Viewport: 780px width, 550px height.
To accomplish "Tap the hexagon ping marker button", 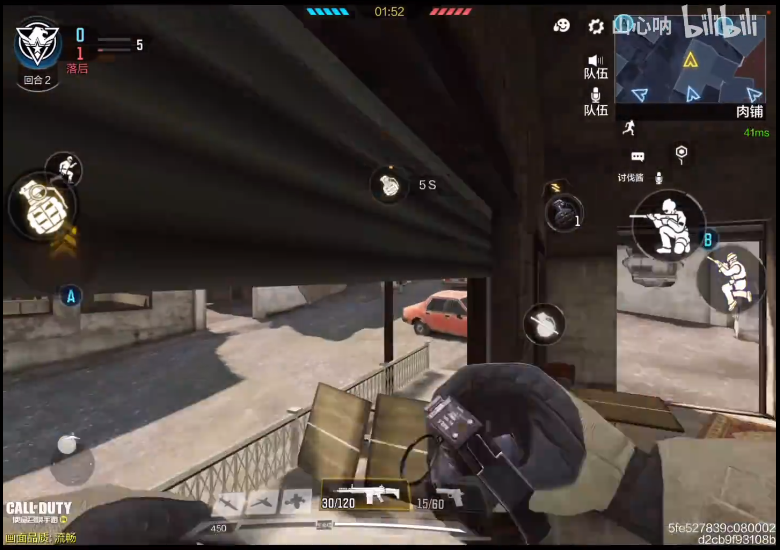I will 681,153.
